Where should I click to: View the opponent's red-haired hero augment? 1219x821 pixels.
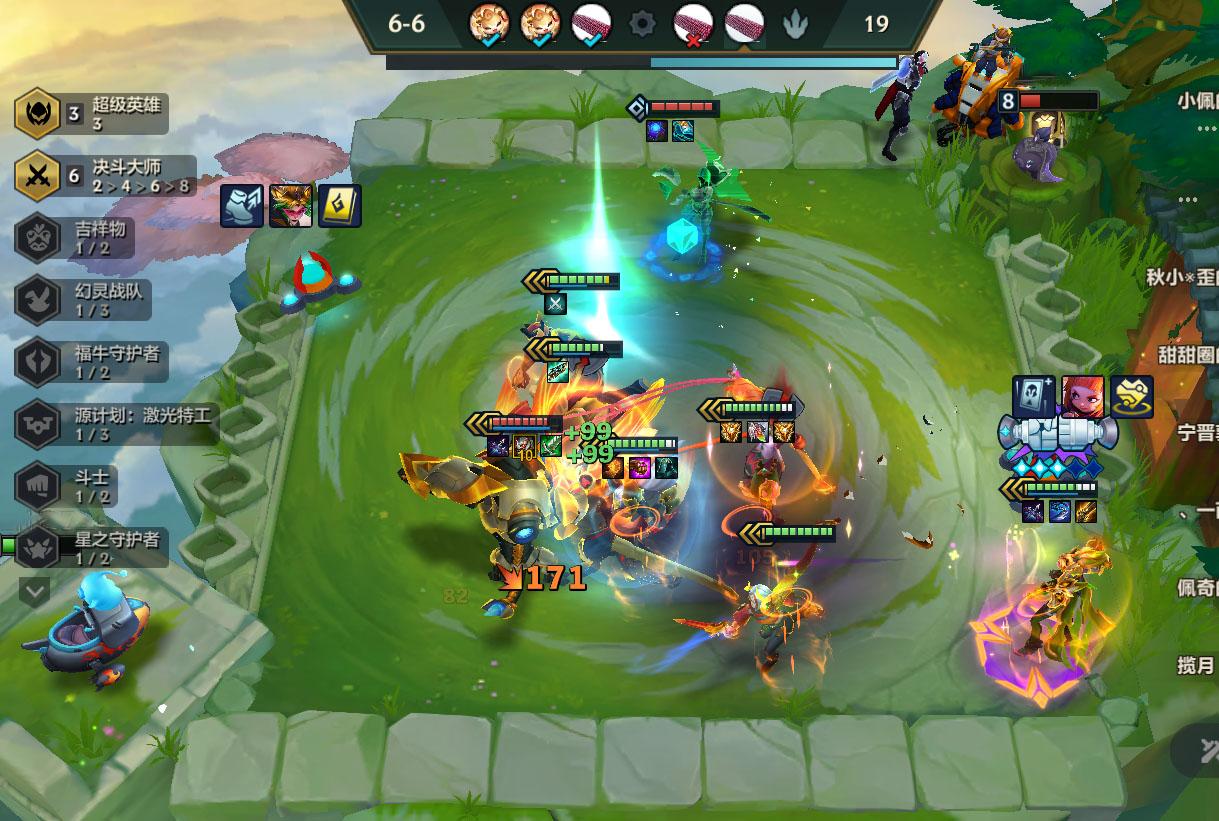(1083, 397)
